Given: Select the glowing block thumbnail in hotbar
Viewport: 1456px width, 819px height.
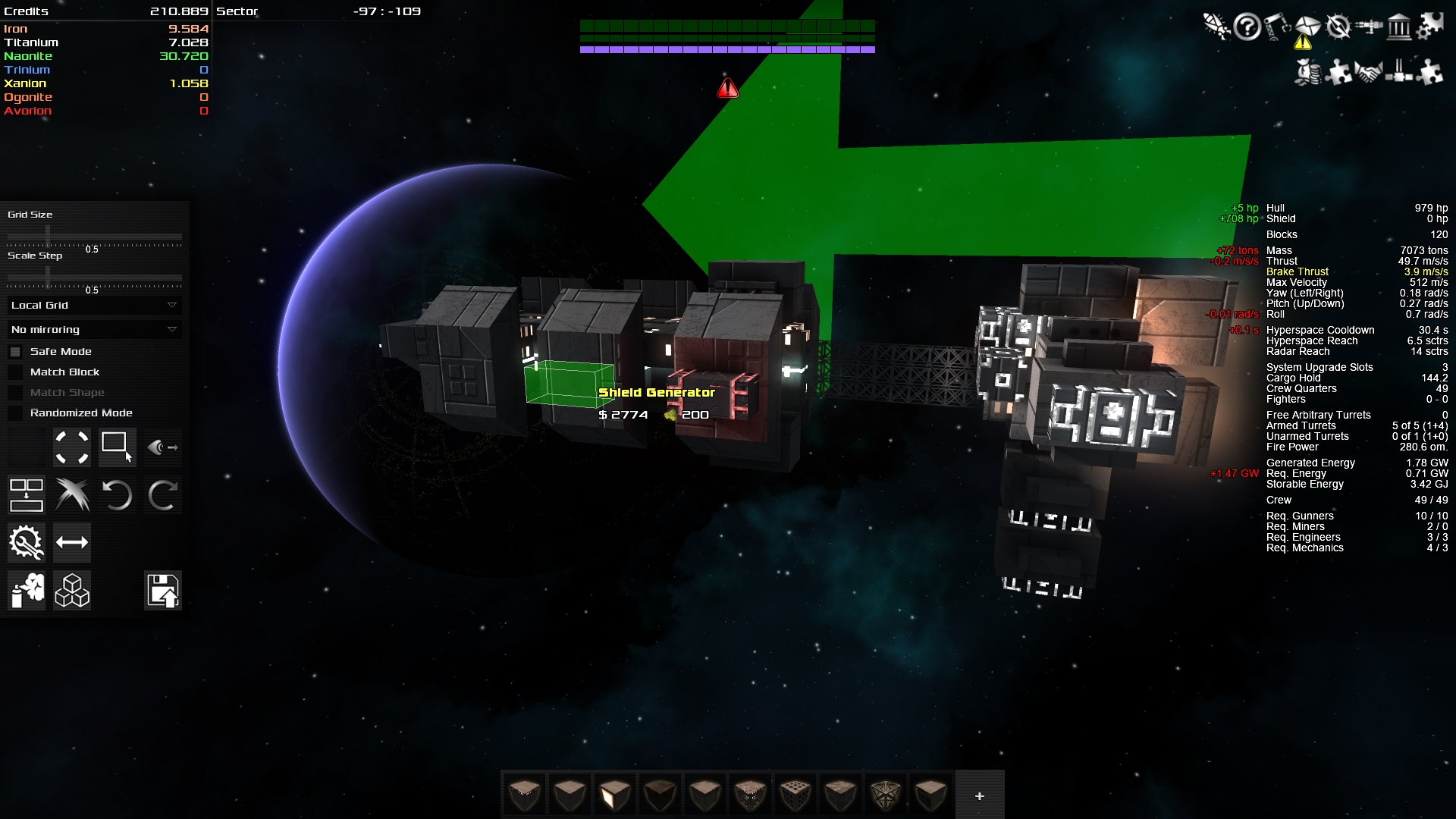Looking at the screenshot, I should point(614,794).
